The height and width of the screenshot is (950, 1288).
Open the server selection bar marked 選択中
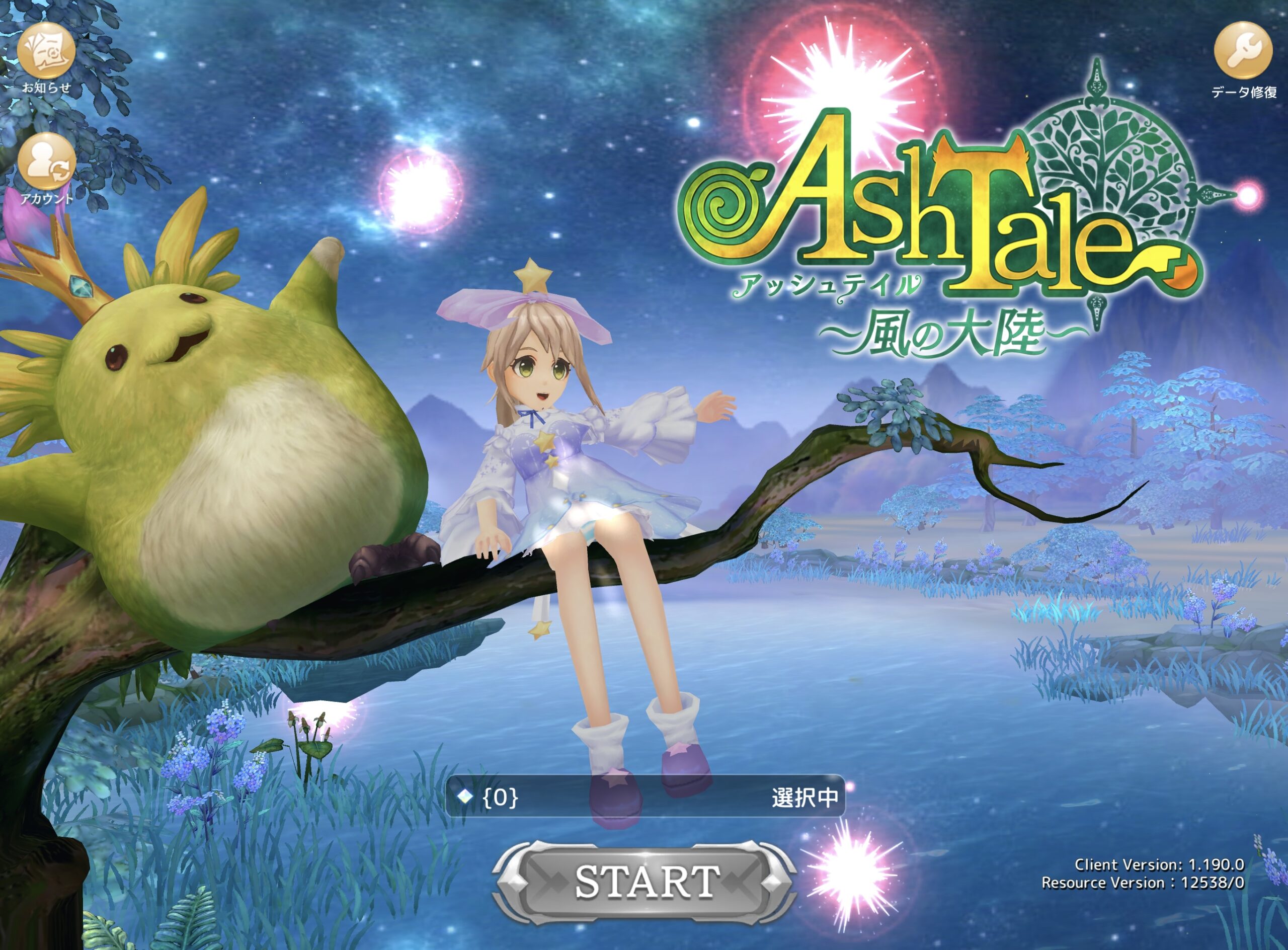645,797
